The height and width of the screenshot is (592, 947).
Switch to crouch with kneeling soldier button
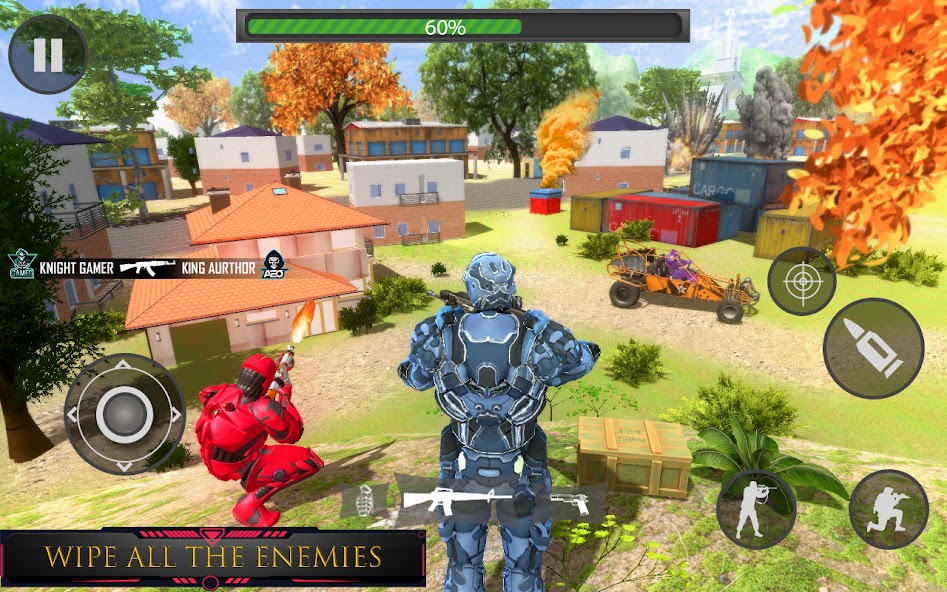(888, 510)
